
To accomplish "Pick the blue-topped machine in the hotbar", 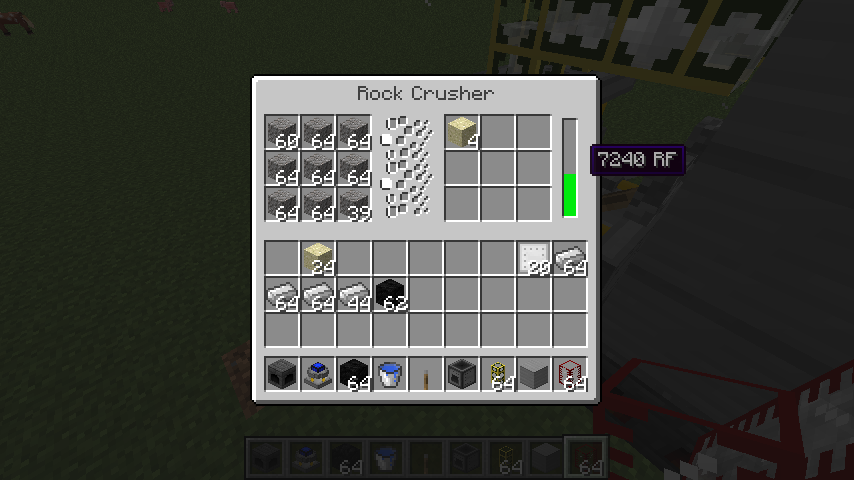I will [x=319, y=374].
